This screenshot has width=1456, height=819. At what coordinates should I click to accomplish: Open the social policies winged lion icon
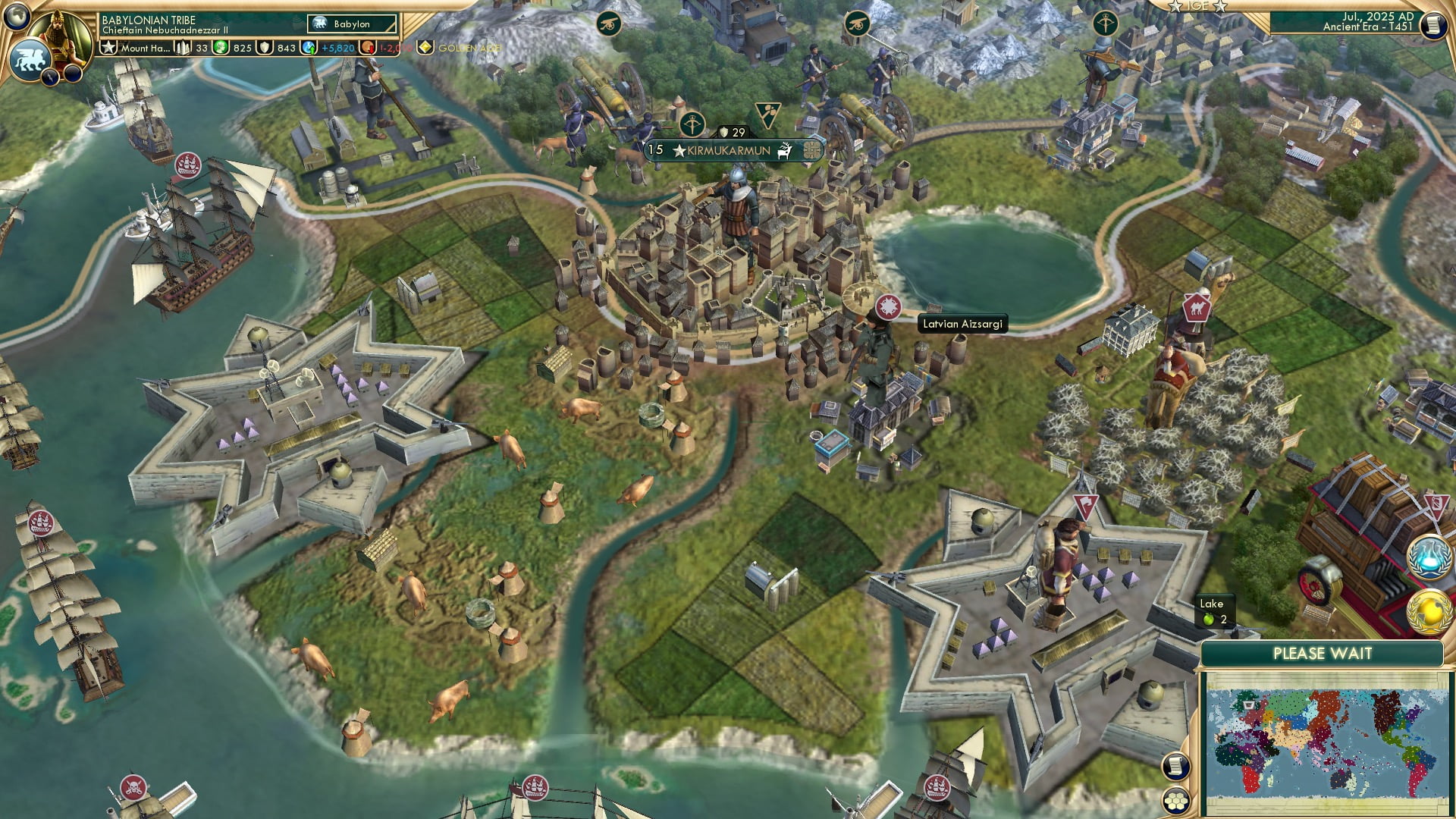click(30, 58)
